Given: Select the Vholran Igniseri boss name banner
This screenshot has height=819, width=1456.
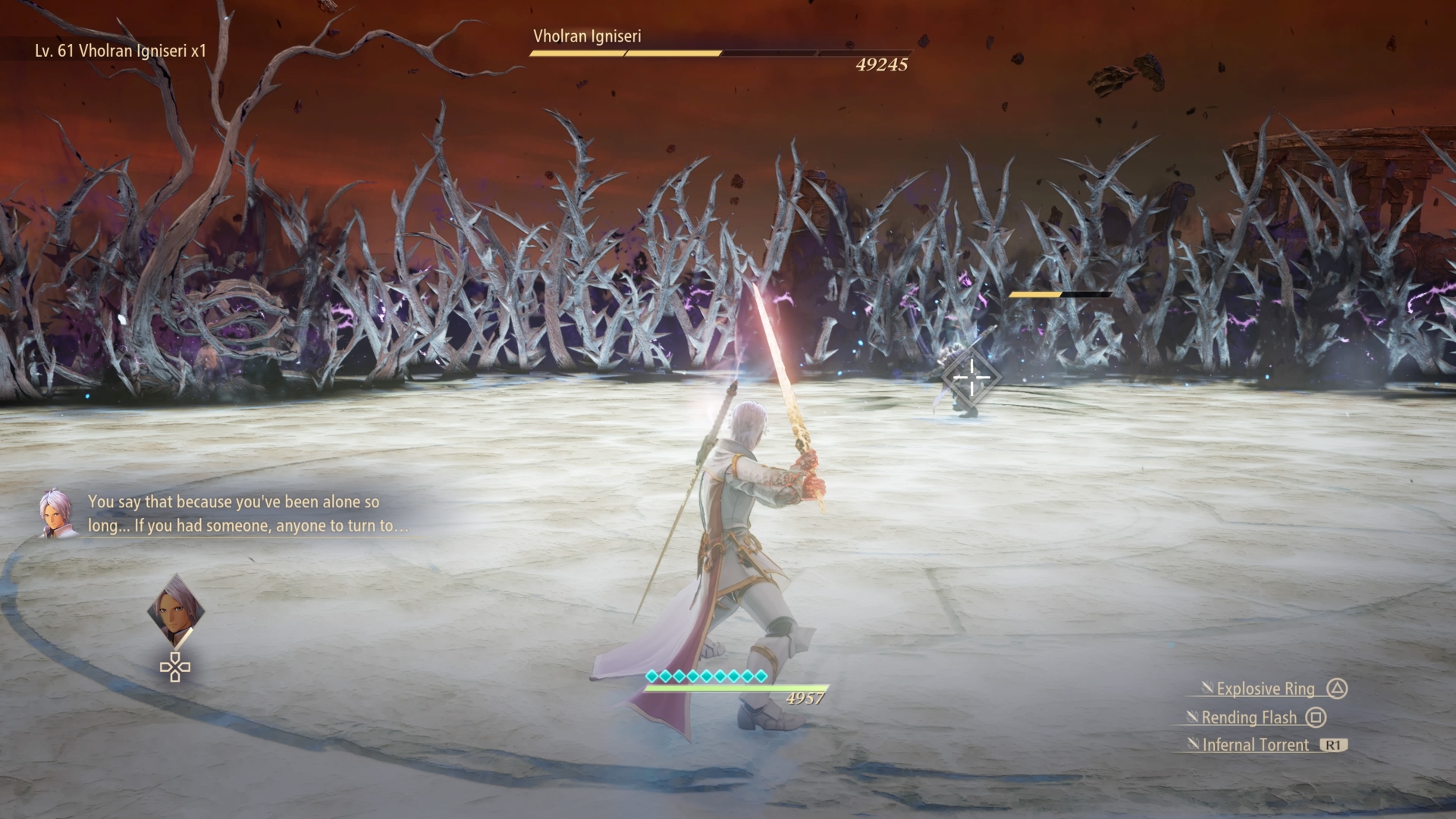Looking at the screenshot, I should pyautogui.click(x=587, y=36).
